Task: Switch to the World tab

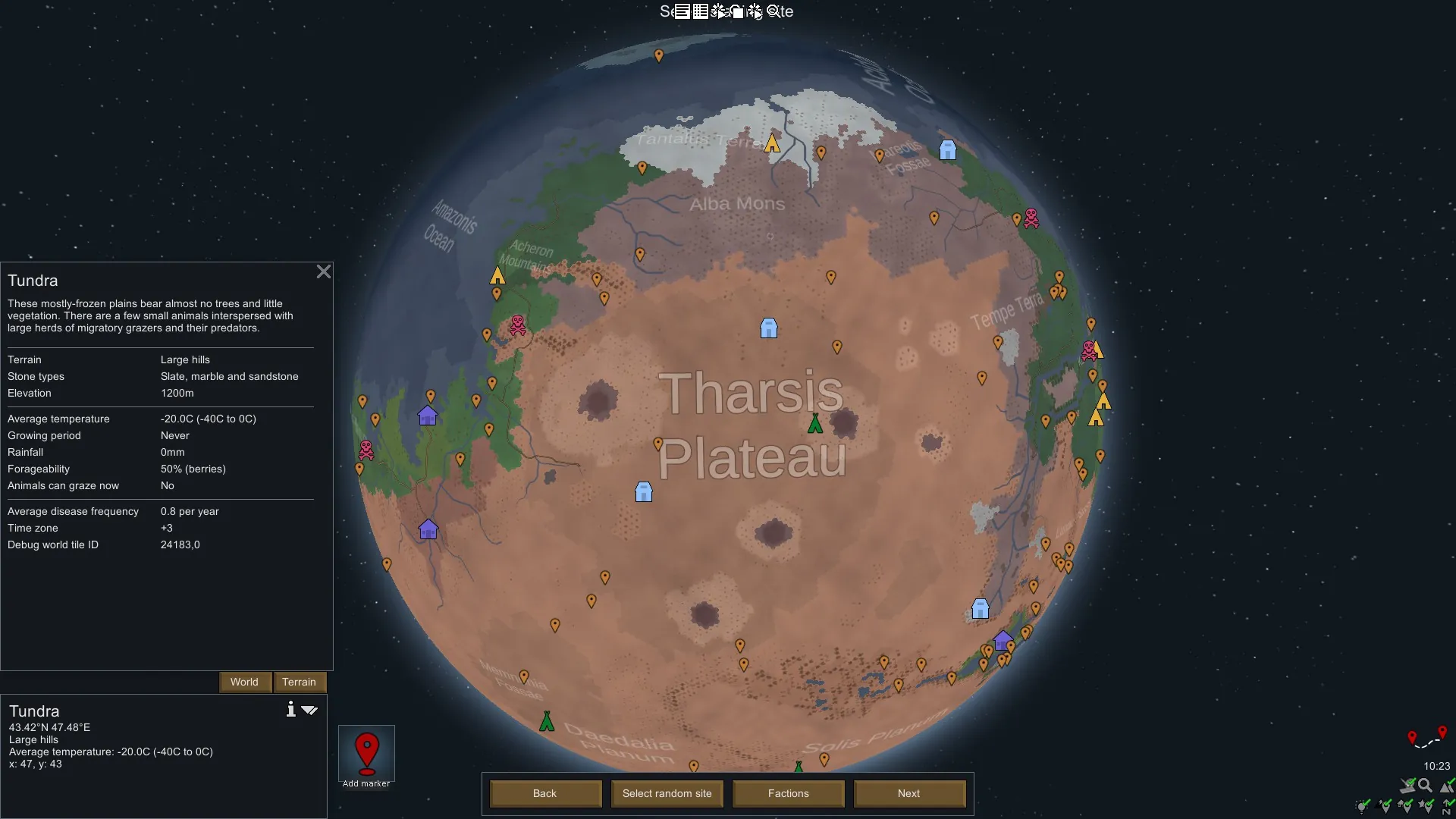Action: [244, 682]
